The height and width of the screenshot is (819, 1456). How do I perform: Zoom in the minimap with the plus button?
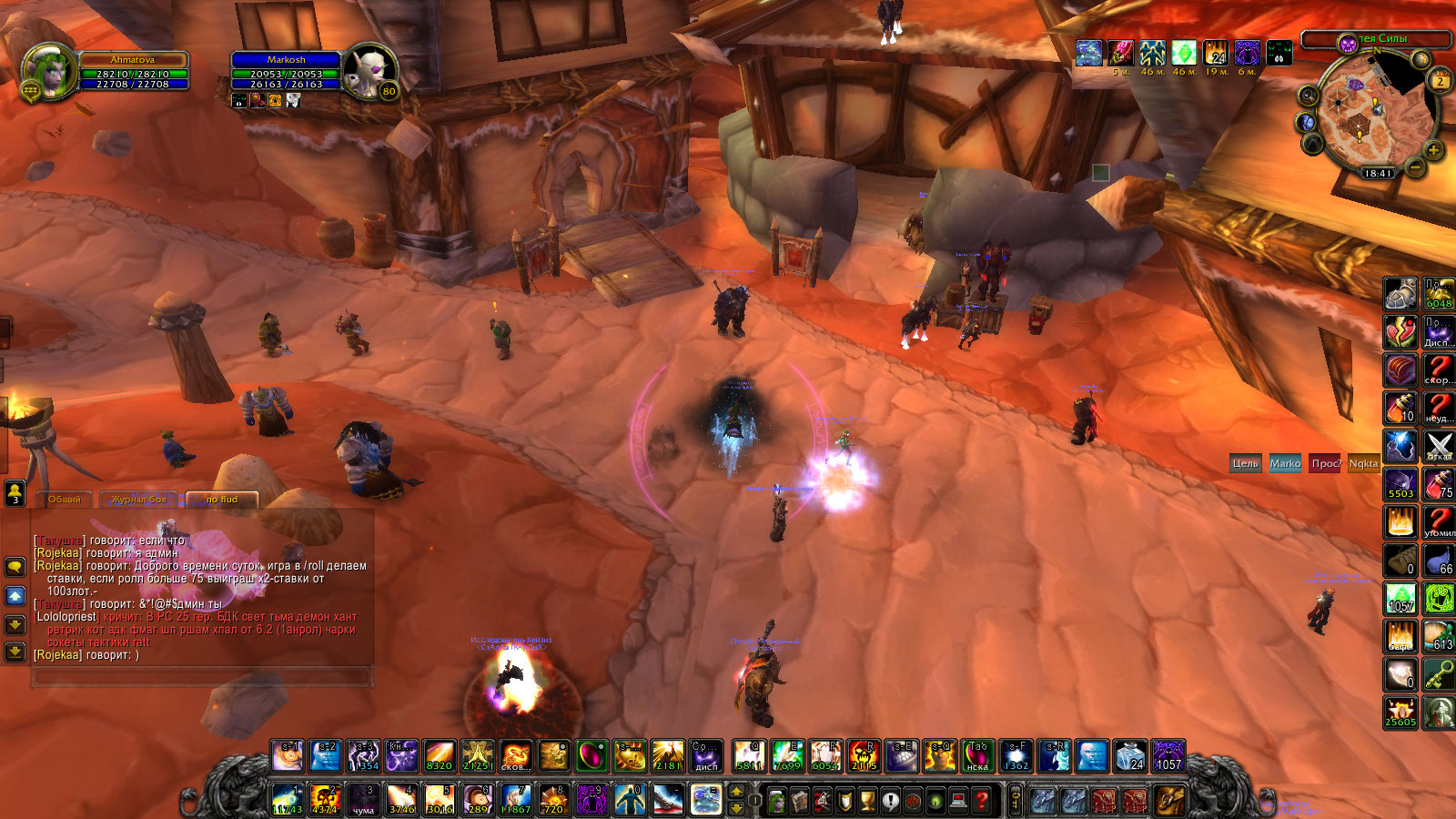pos(1433,150)
